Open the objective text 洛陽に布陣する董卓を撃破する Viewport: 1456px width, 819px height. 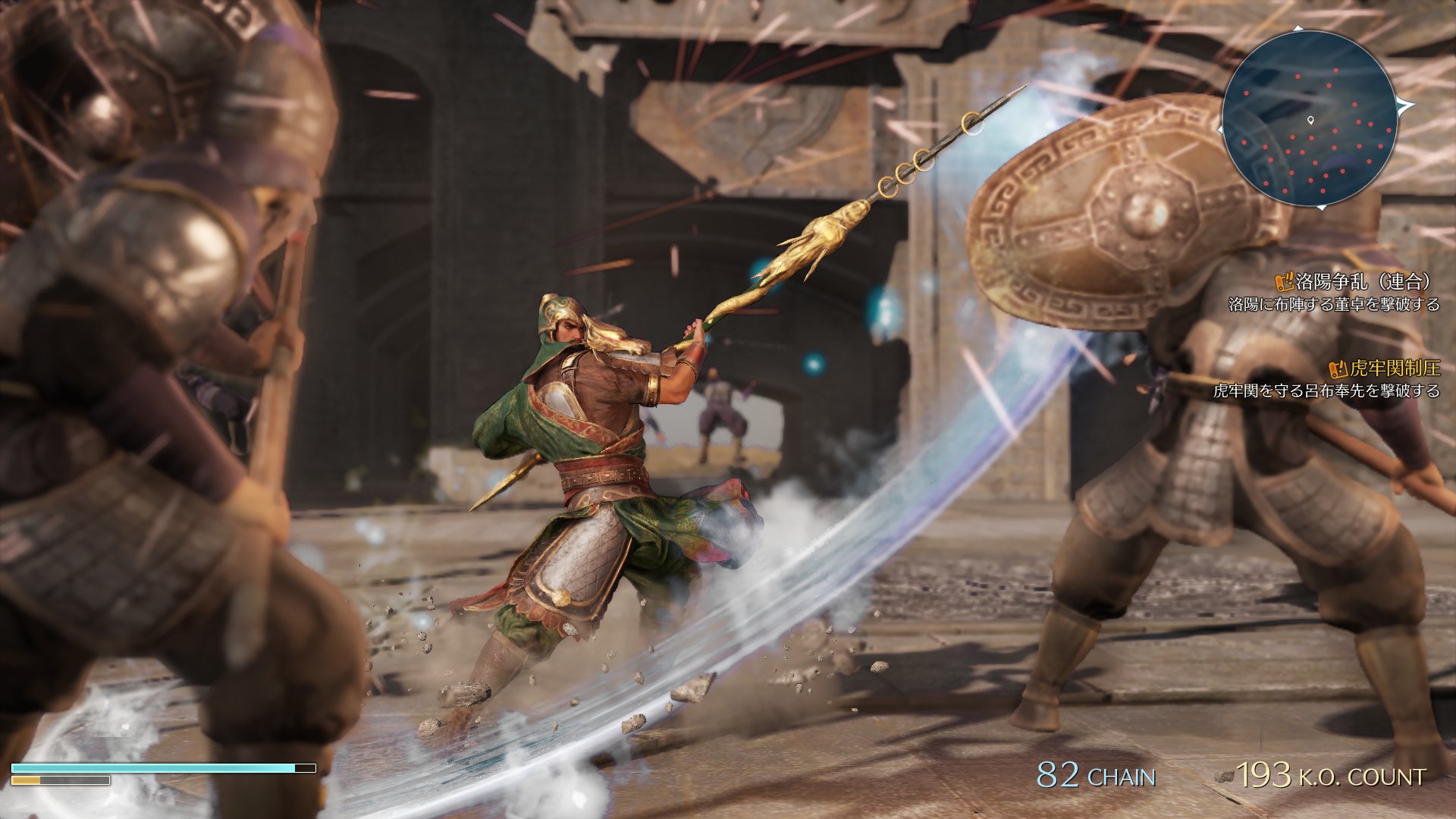point(1335,304)
